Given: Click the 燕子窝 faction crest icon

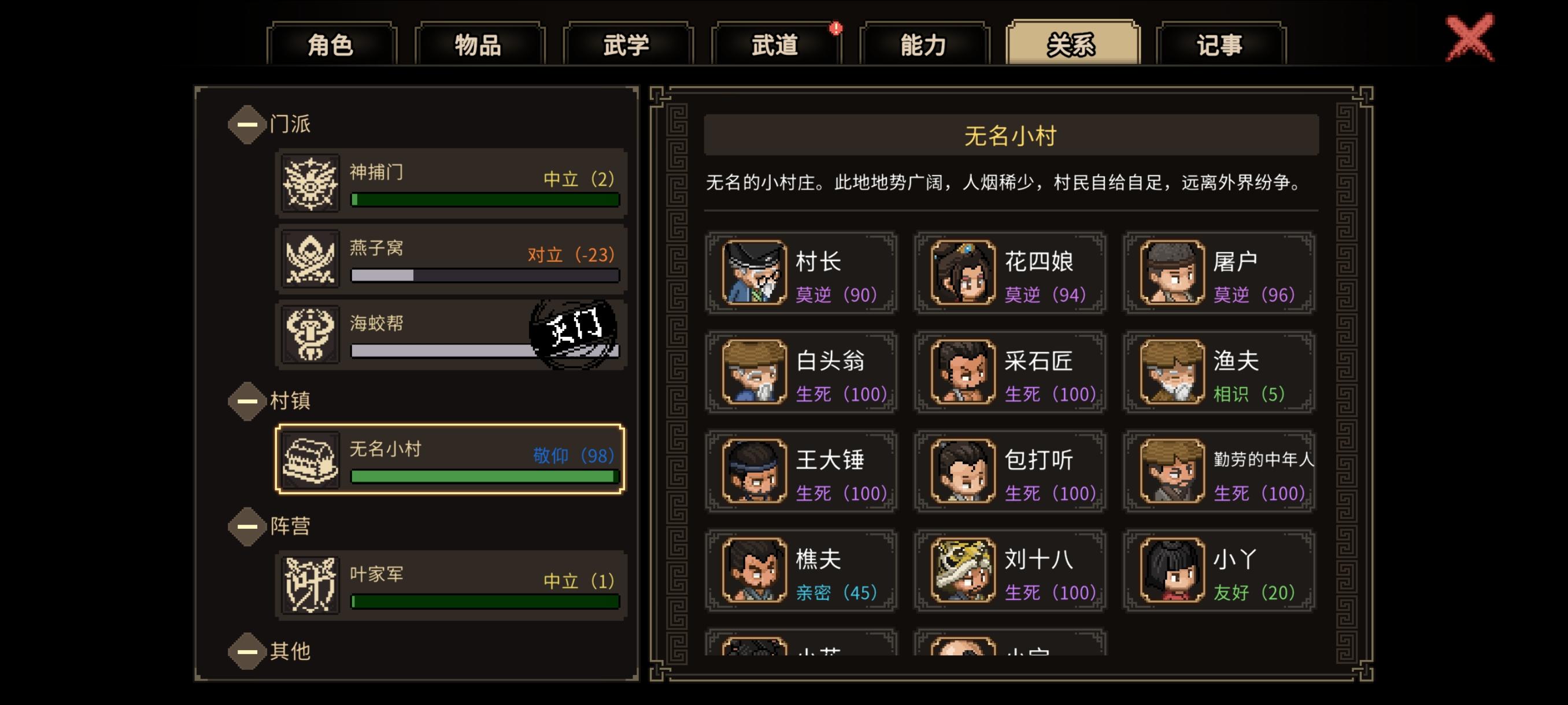Looking at the screenshot, I should [x=309, y=258].
